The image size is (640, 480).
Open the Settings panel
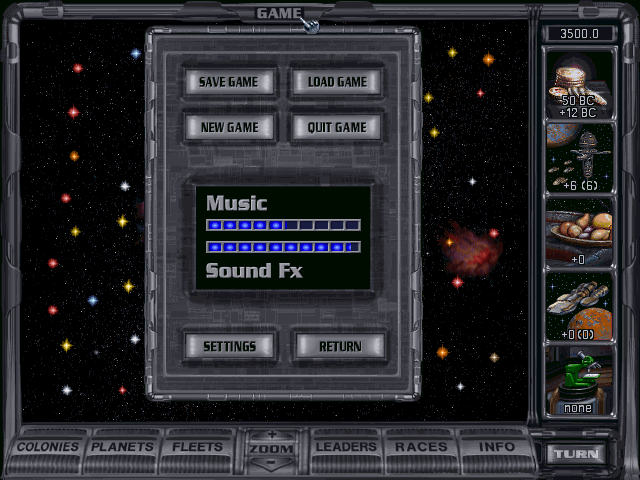click(229, 346)
